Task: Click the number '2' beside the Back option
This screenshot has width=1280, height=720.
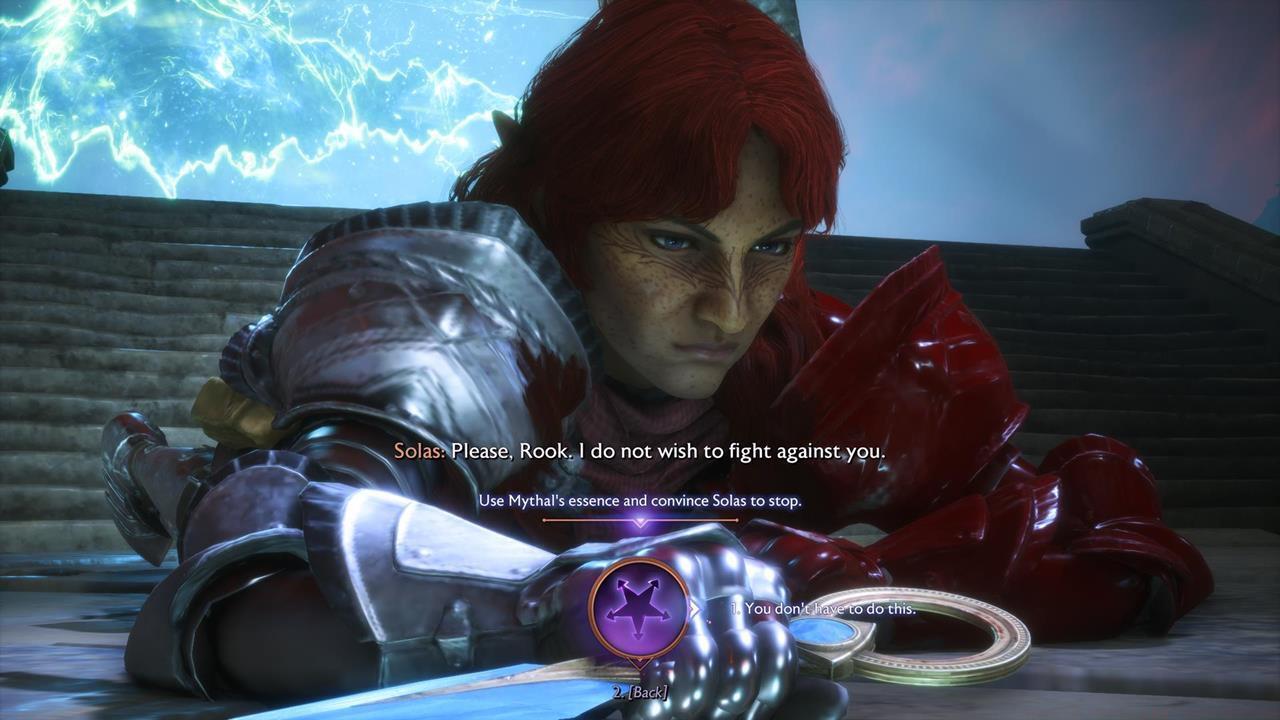Action: point(618,690)
